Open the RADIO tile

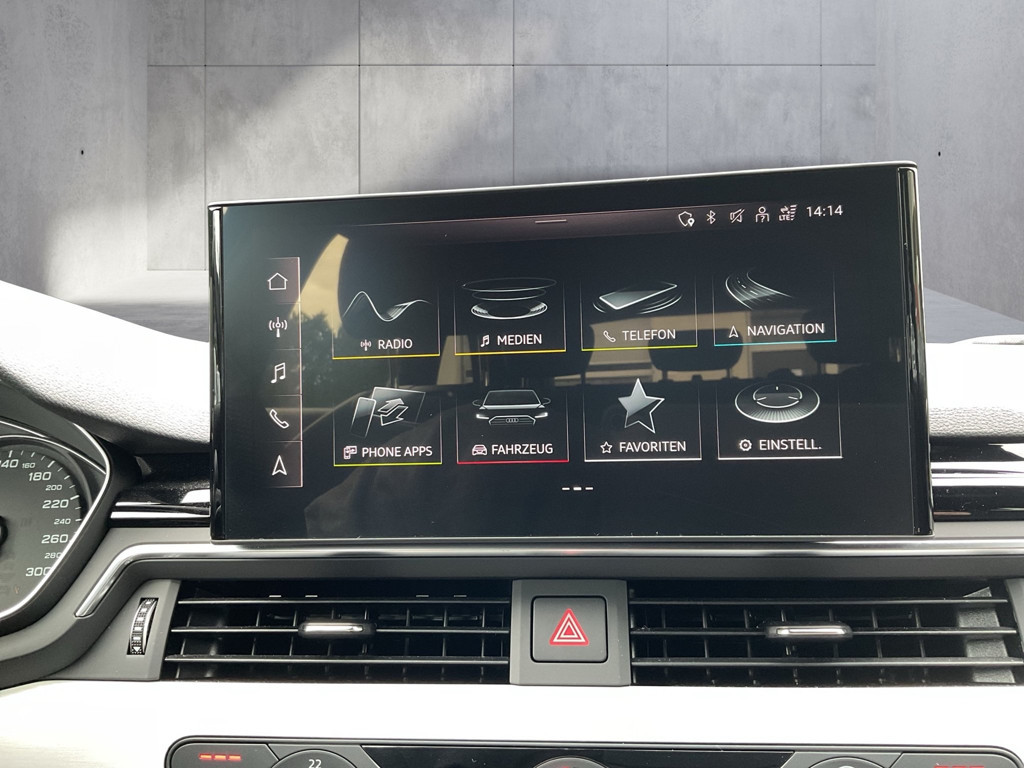[x=386, y=320]
